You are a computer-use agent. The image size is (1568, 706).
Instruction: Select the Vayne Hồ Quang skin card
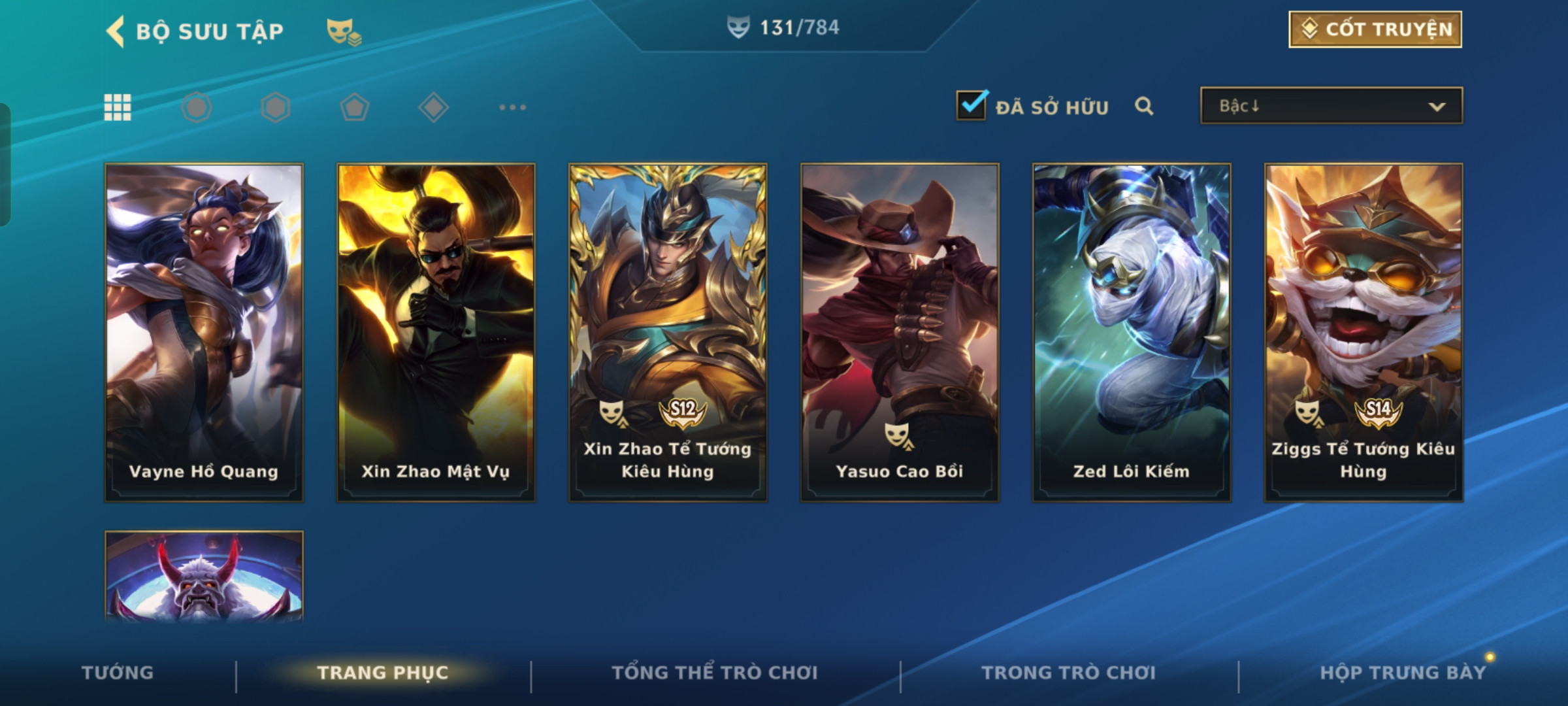tap(204, 332)
